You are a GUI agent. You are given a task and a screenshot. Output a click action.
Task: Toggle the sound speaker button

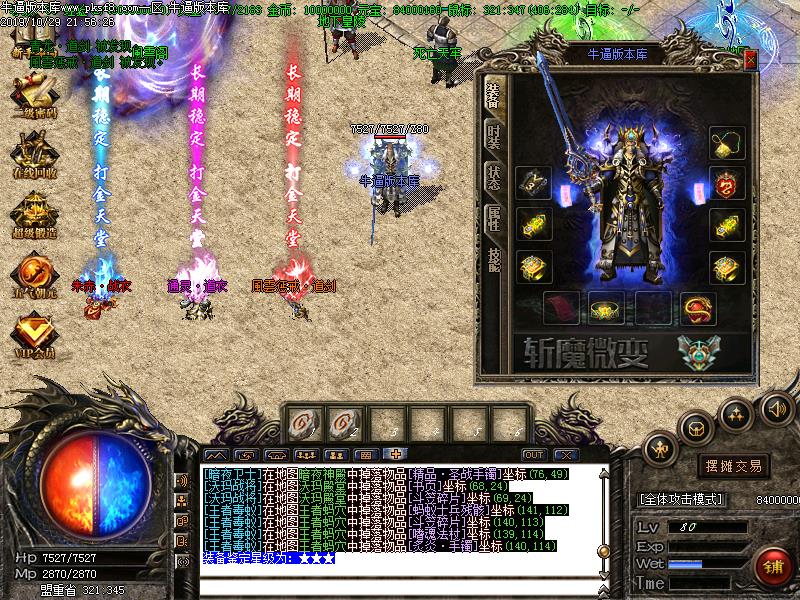coord(775,409)
